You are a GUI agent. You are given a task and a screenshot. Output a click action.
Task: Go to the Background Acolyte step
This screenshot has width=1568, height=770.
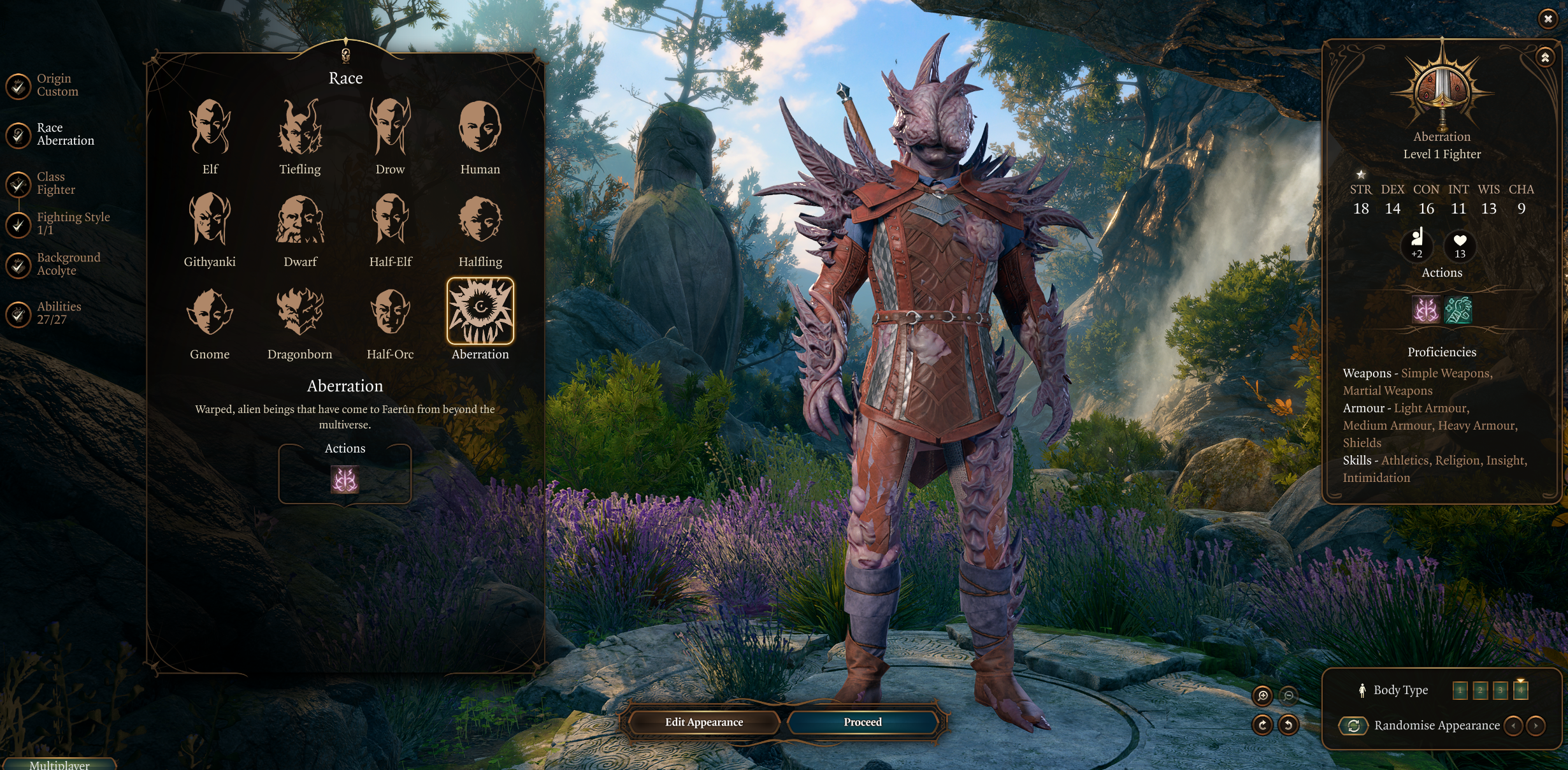[x=19, y=265]
